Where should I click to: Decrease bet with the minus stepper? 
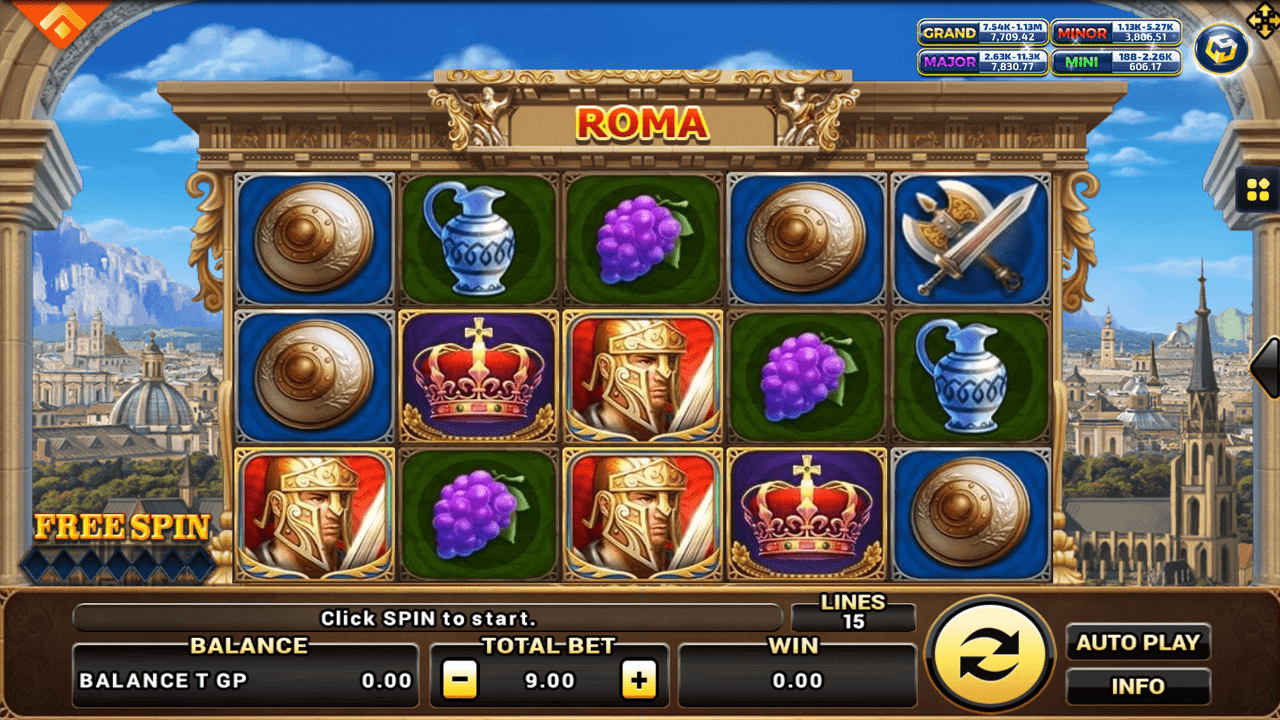[459, 681]
